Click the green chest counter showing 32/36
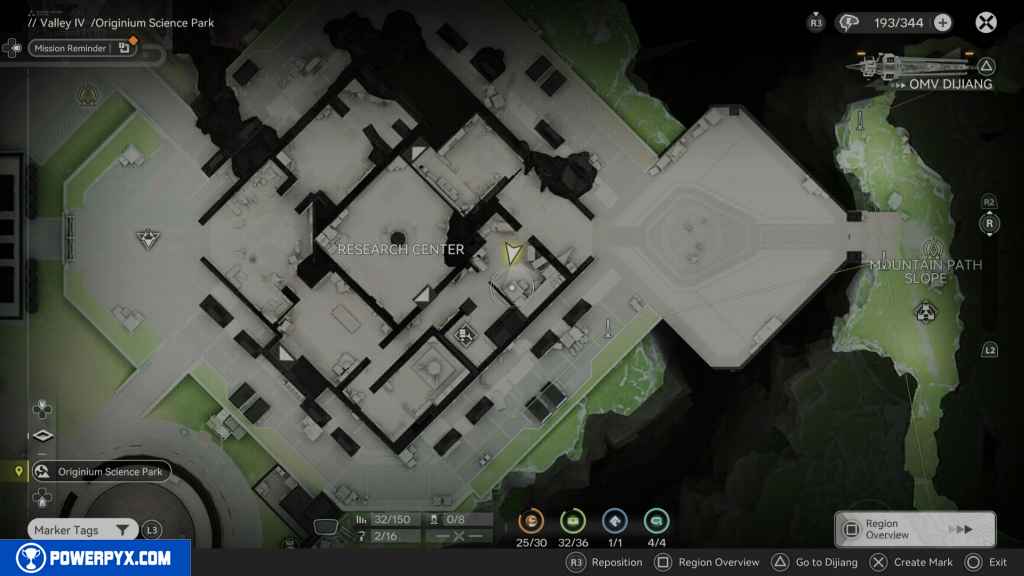 tap(573, 521)
